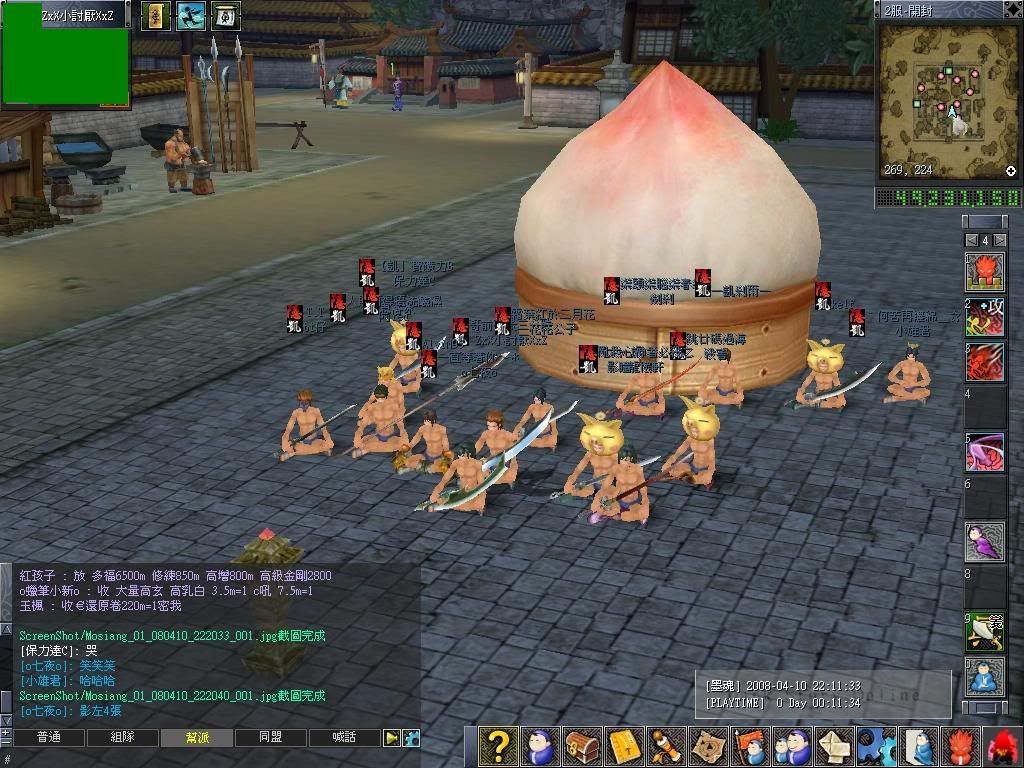This screenshot has width=1024, height=768.
Task: Open the folded map icon
Action: pyautogui.click(x=708, y=747)
